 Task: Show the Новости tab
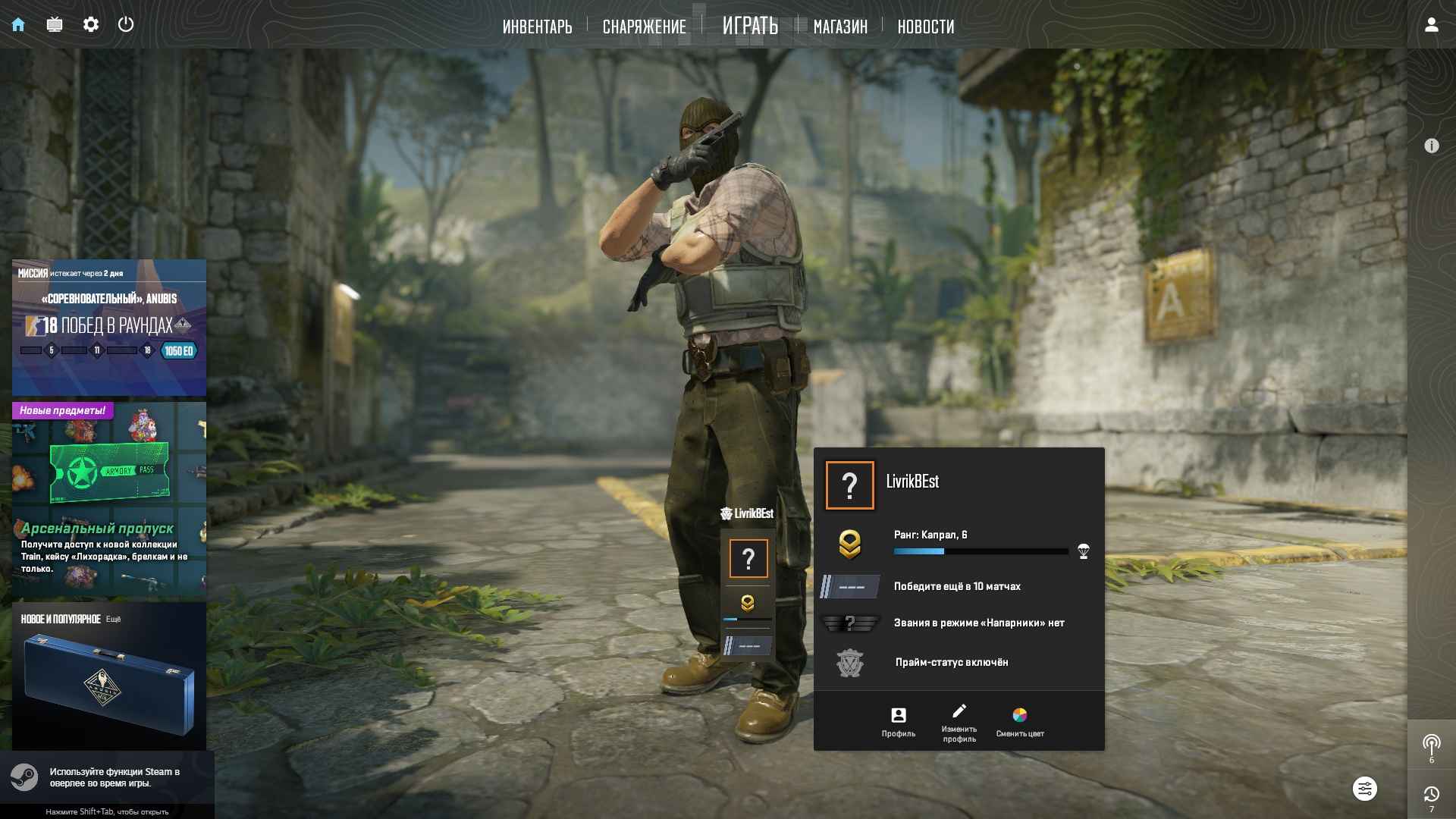tap(926, 27)
